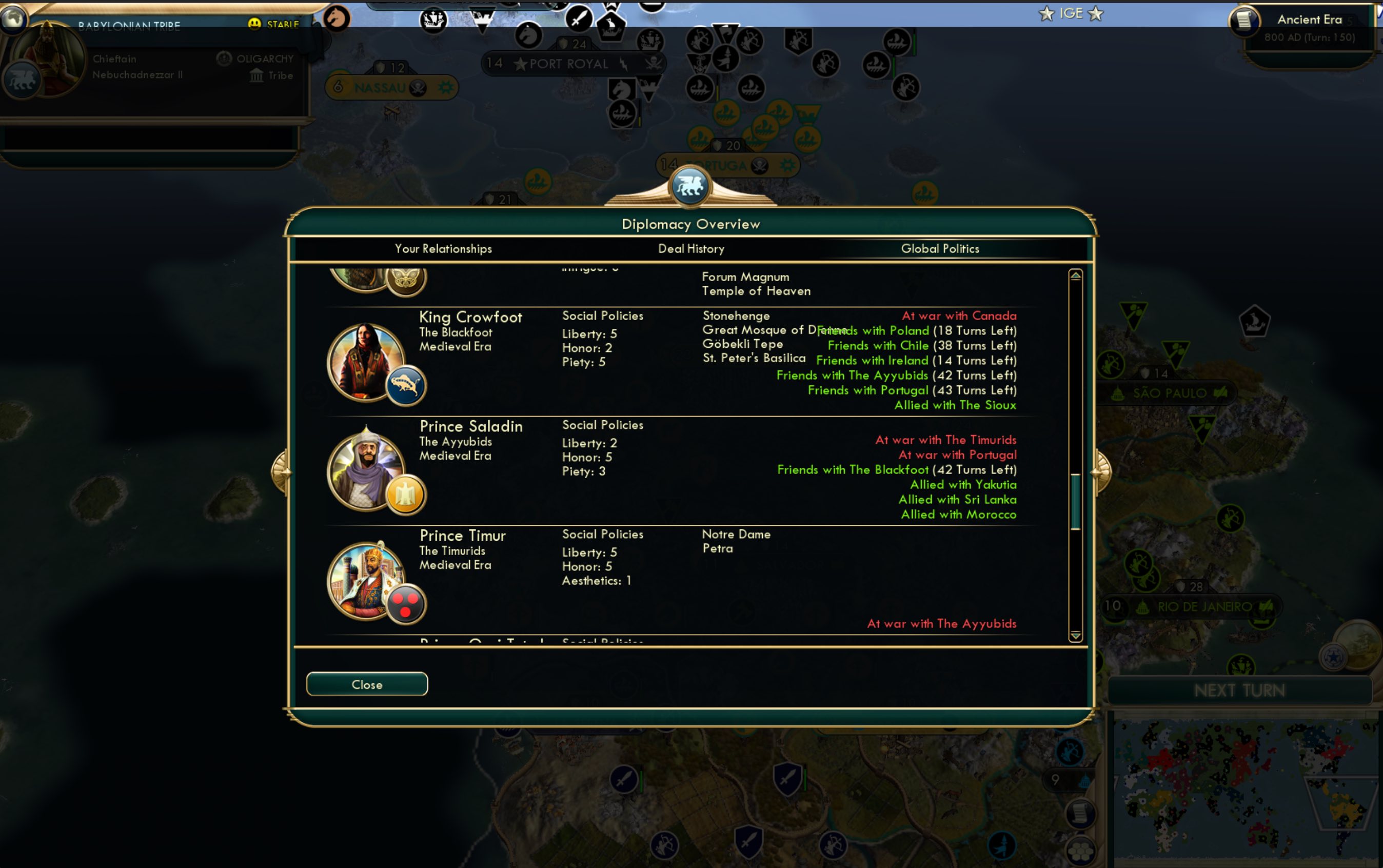The width and height of the screenshot is (1383, 868).
Task: Click King Crowfoot's leader portrait
Action: (367, 362)
